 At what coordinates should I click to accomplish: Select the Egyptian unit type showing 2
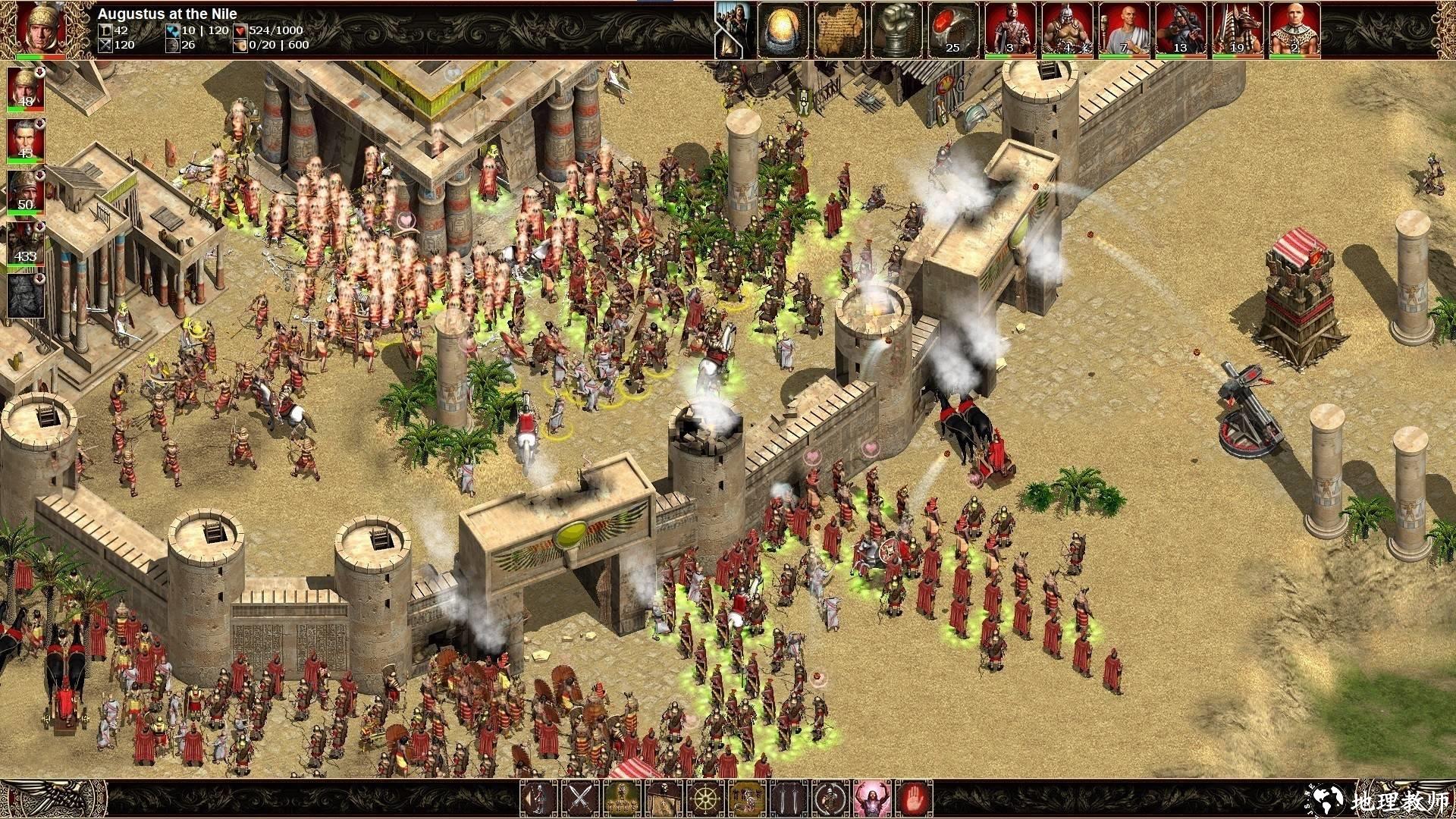[x=1294, y=30]
